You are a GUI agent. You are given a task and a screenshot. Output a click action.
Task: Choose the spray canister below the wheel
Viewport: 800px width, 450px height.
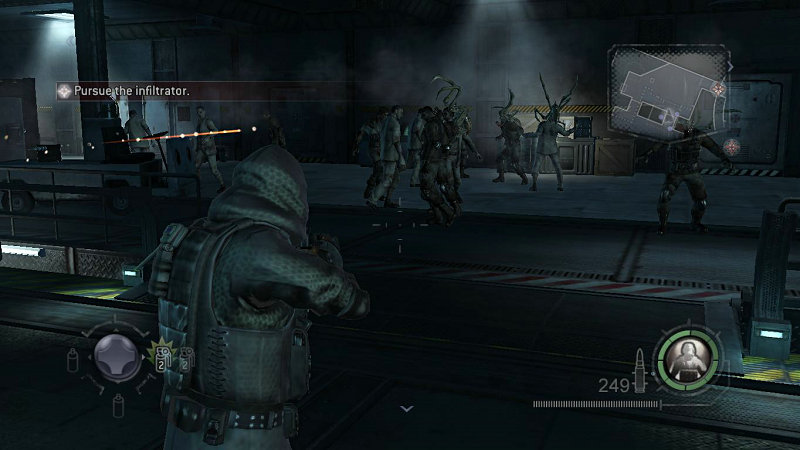[x=118, y=405]
